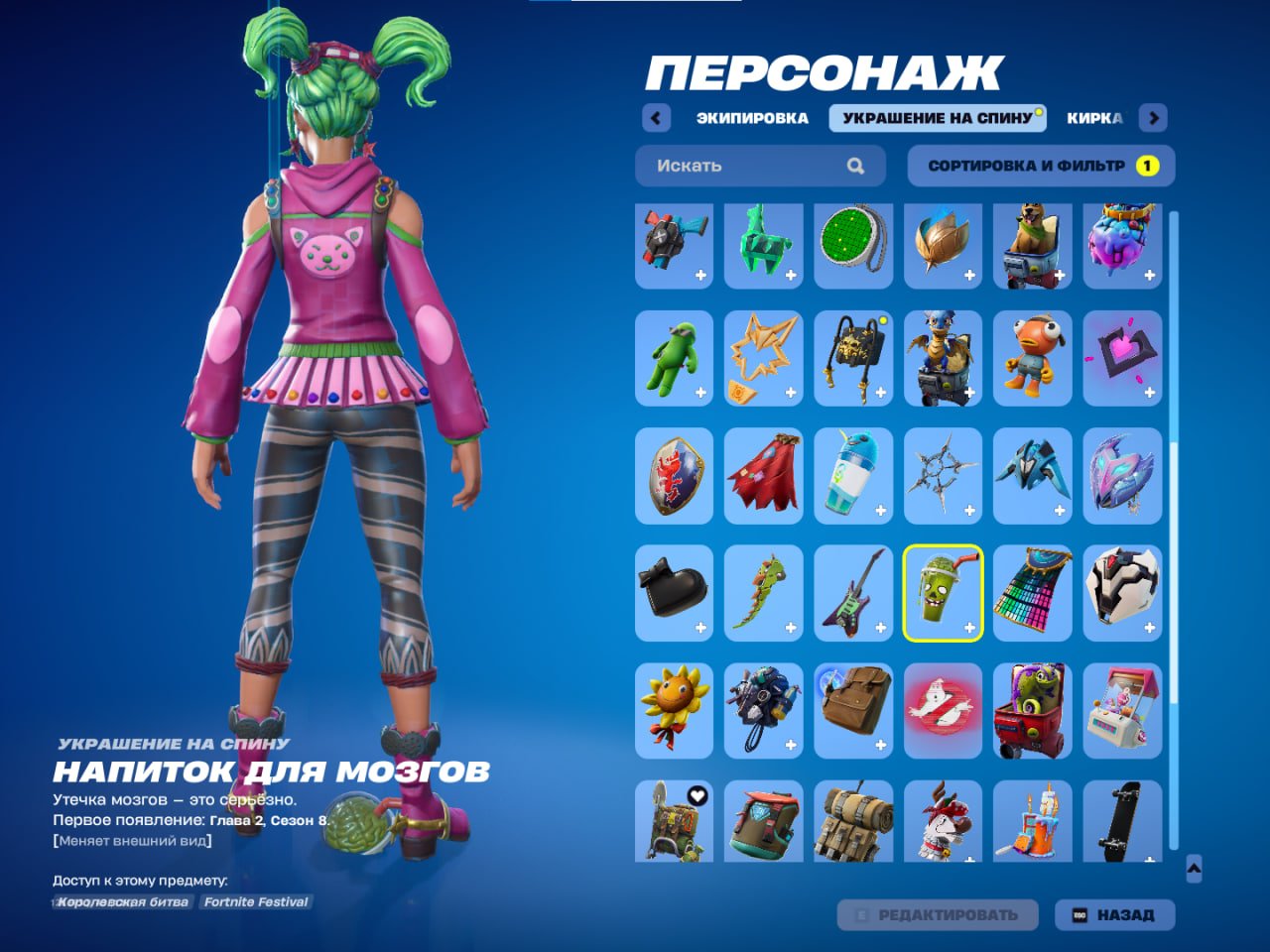This screenshot has width=1270, height=952.
Task: Click the left arrow to view previous category
Action: 656,118
